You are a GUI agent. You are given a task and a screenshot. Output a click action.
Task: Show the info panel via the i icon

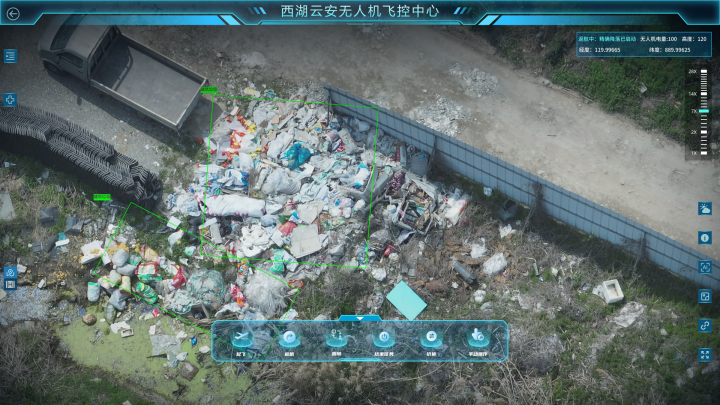(x=705, y=238)
